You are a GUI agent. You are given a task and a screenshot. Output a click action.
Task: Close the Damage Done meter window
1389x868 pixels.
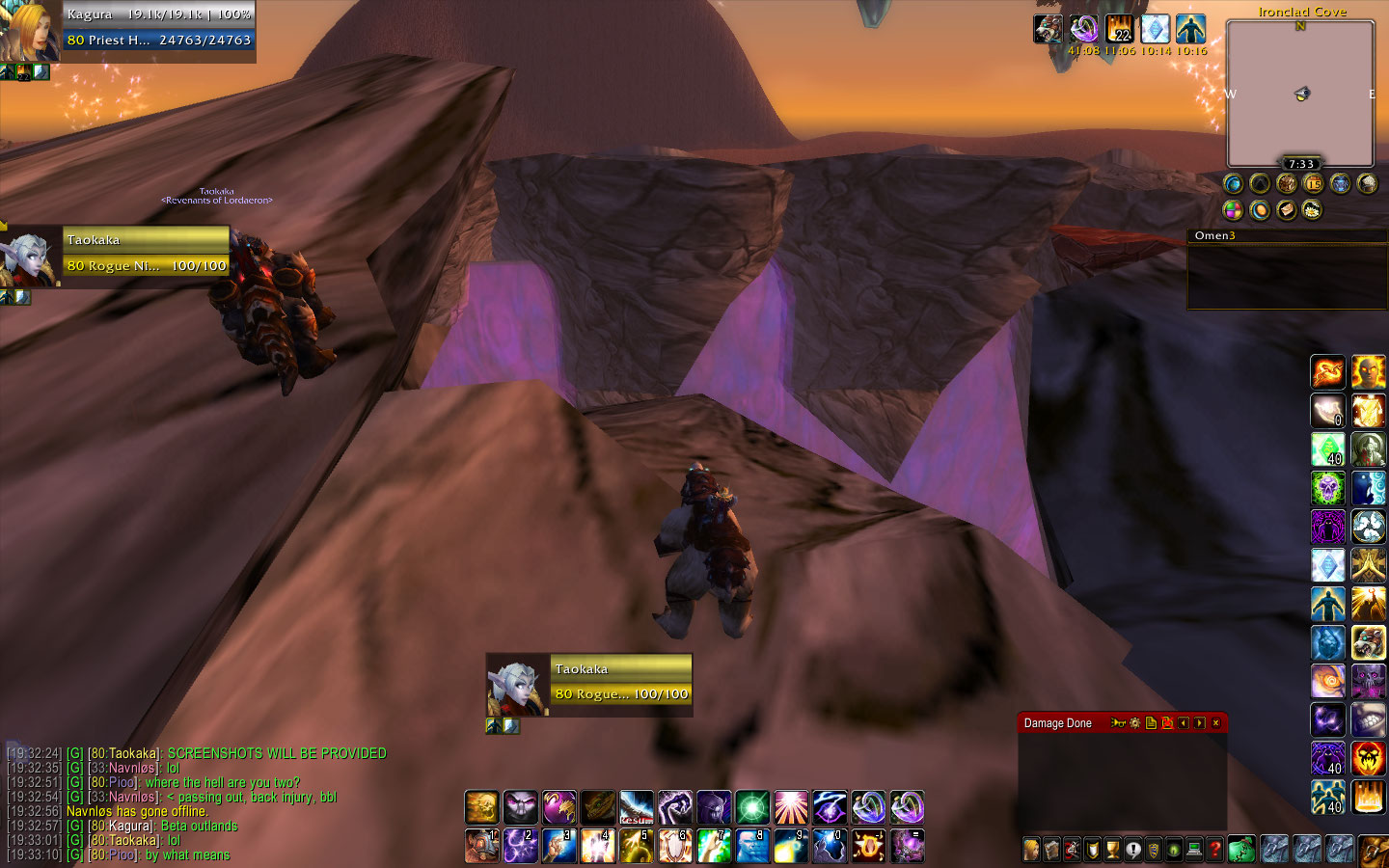tap(1215, 723)
